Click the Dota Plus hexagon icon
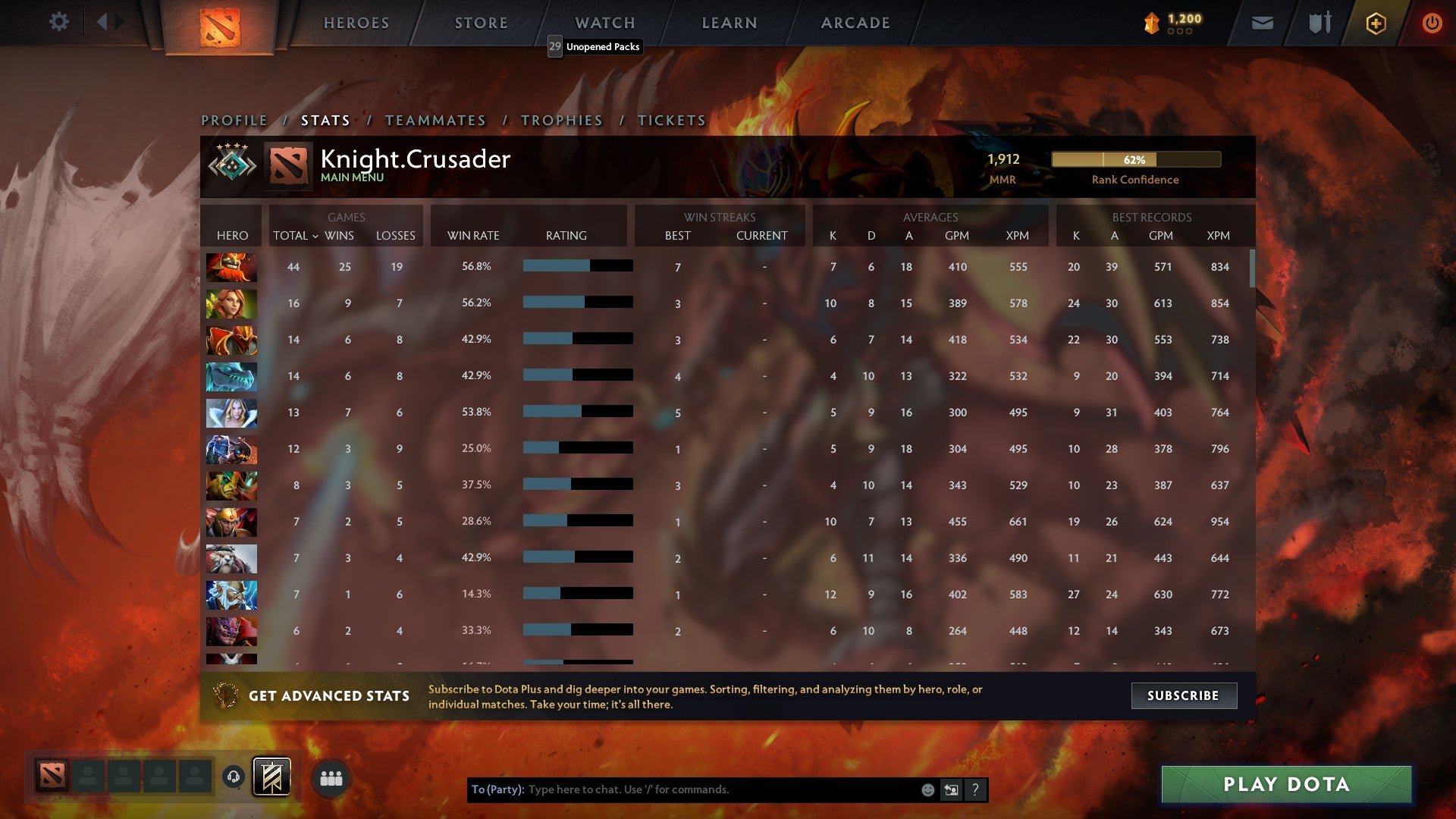Screen dimensions: 1456x819 (1376, 23)
